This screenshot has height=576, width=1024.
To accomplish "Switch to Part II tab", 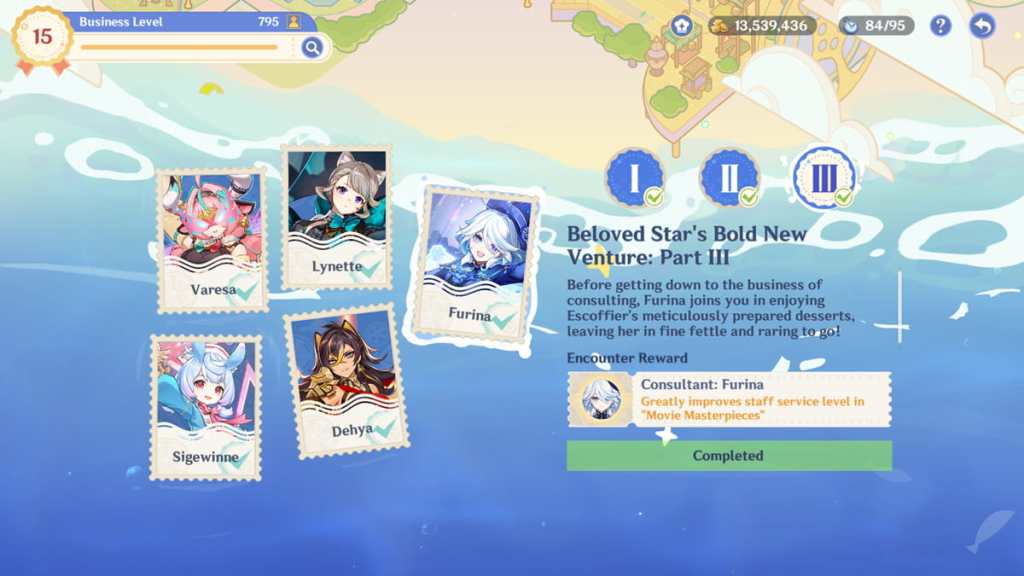I will (729, 178).
